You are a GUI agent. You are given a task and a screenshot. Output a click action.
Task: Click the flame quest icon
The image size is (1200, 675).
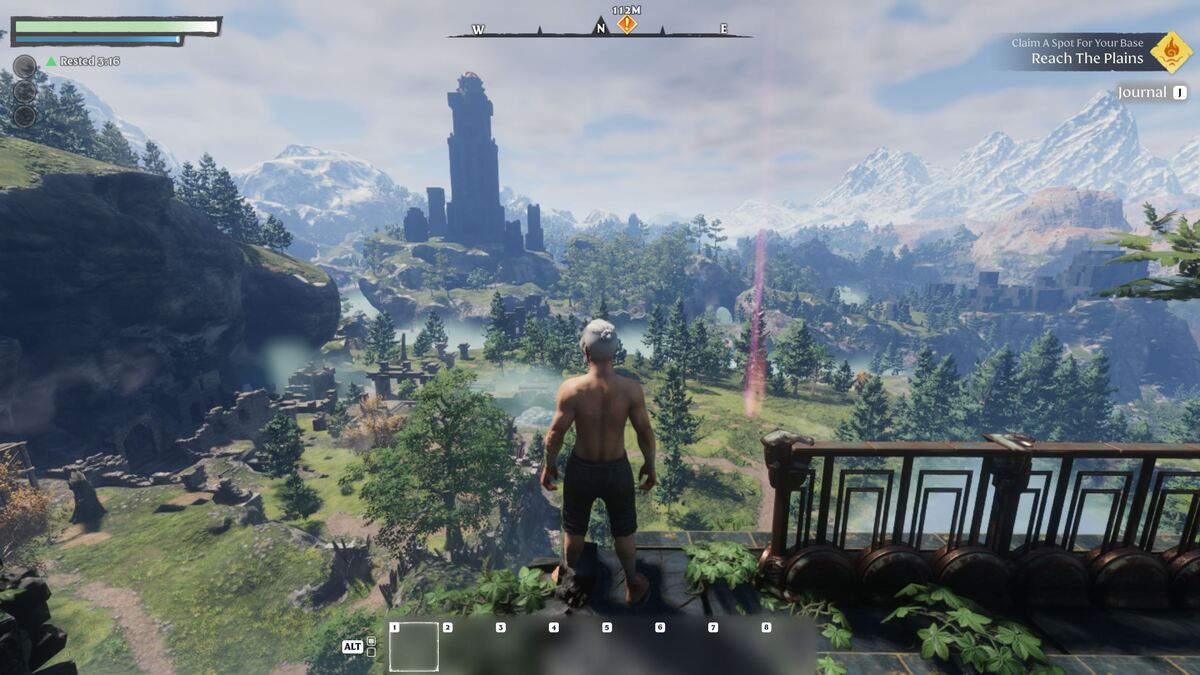point(1170,51)
